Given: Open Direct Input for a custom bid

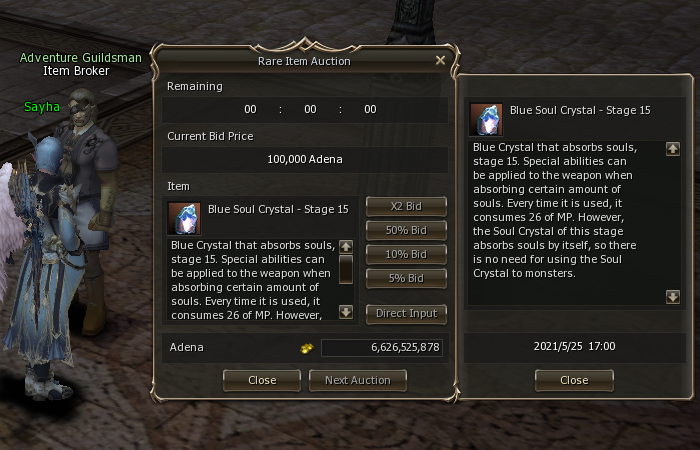Looking at the screenshot, I should 406,313.
